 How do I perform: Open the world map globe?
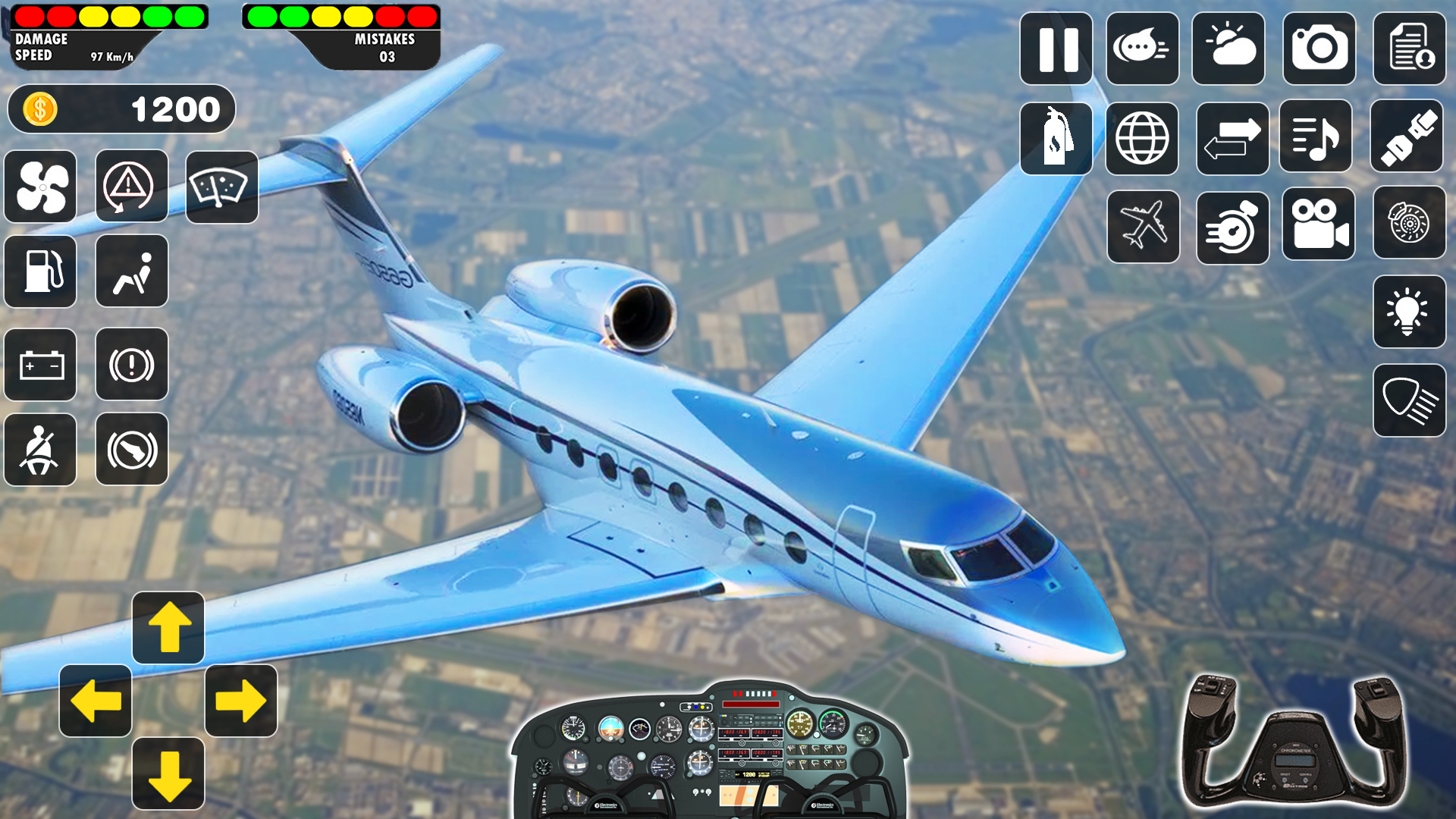pyautogui.click(x=1142, y=138)
